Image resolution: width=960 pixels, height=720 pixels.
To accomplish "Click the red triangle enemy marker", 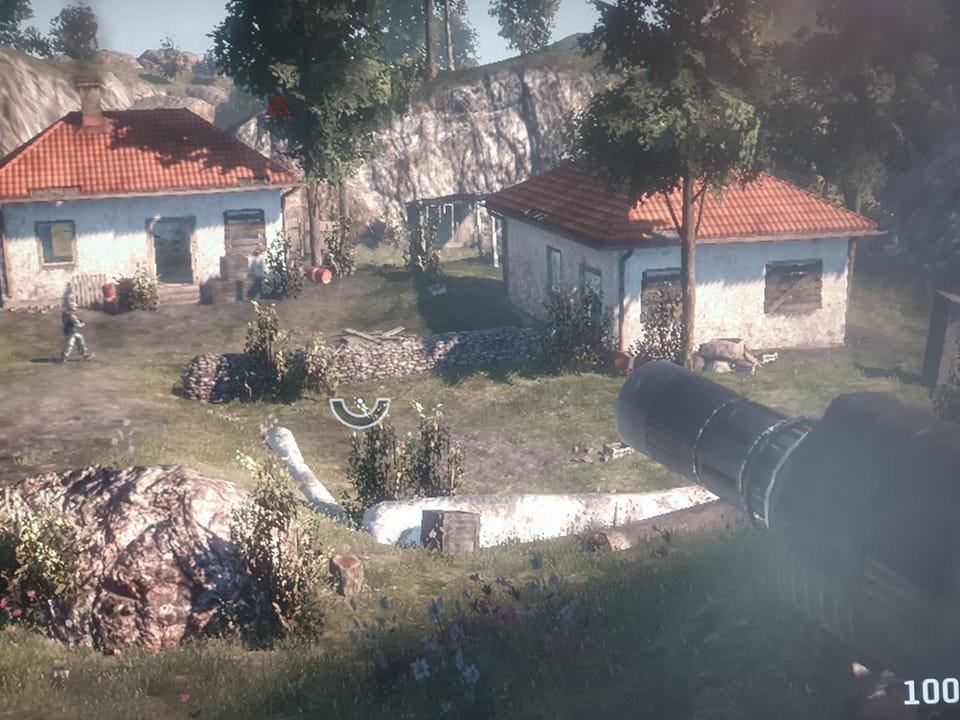I will [x=278, y=106].
